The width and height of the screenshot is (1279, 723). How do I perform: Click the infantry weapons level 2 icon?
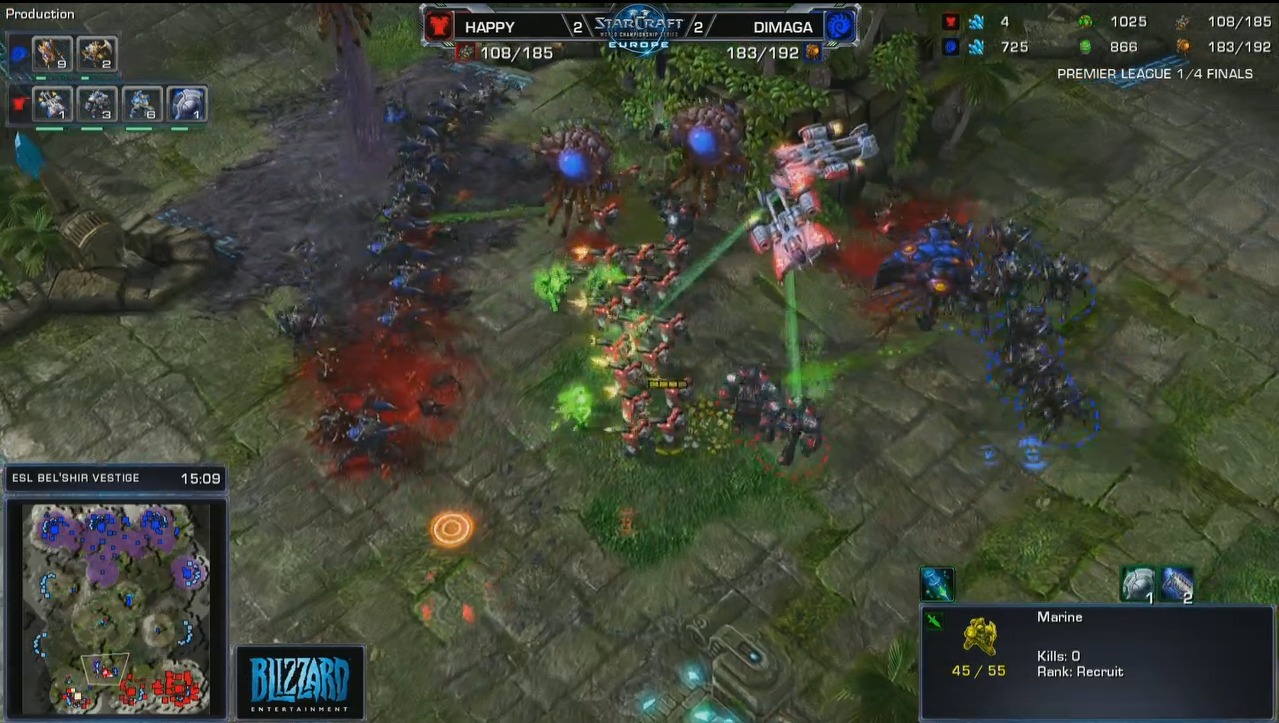tap(1177, 584)
